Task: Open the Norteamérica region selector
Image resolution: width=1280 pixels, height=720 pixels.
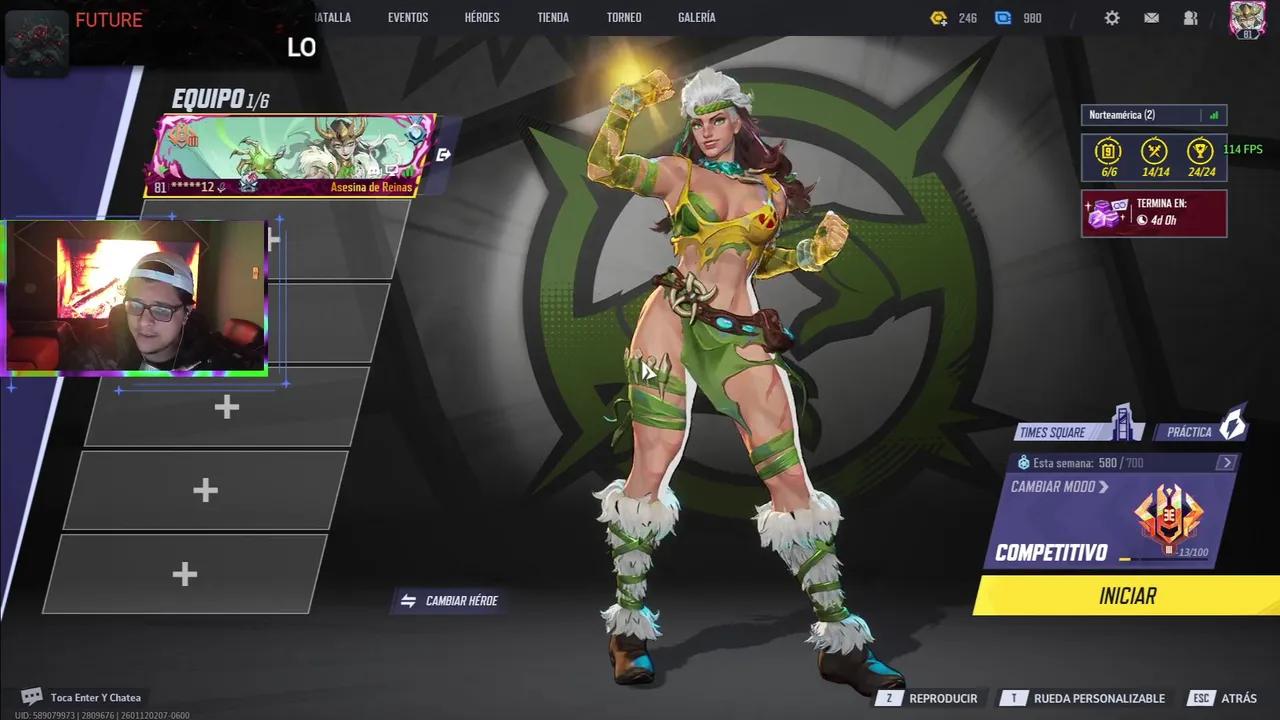Action: pos(1152,114)
